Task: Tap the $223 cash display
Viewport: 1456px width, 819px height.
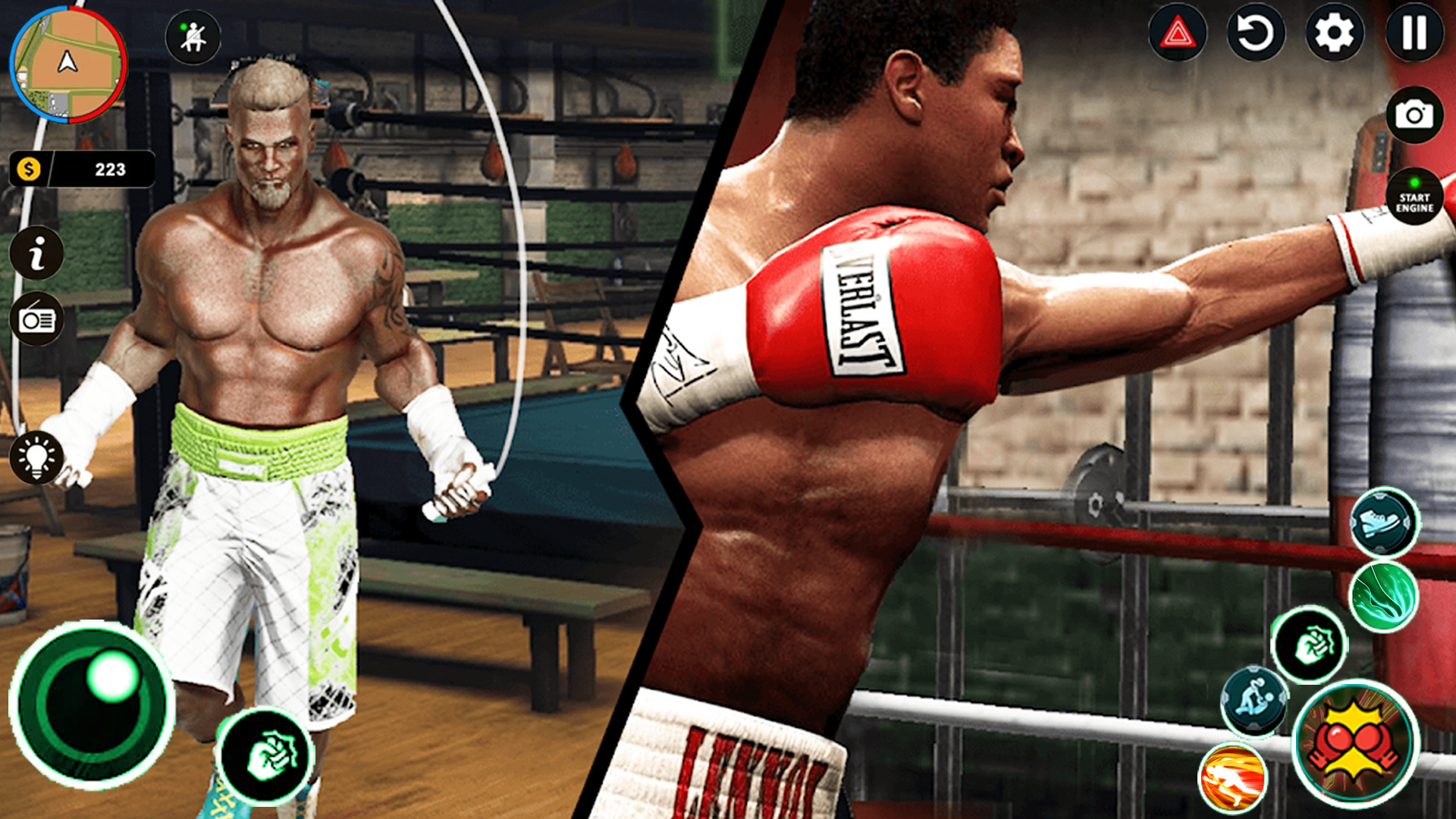Action: 83,169
